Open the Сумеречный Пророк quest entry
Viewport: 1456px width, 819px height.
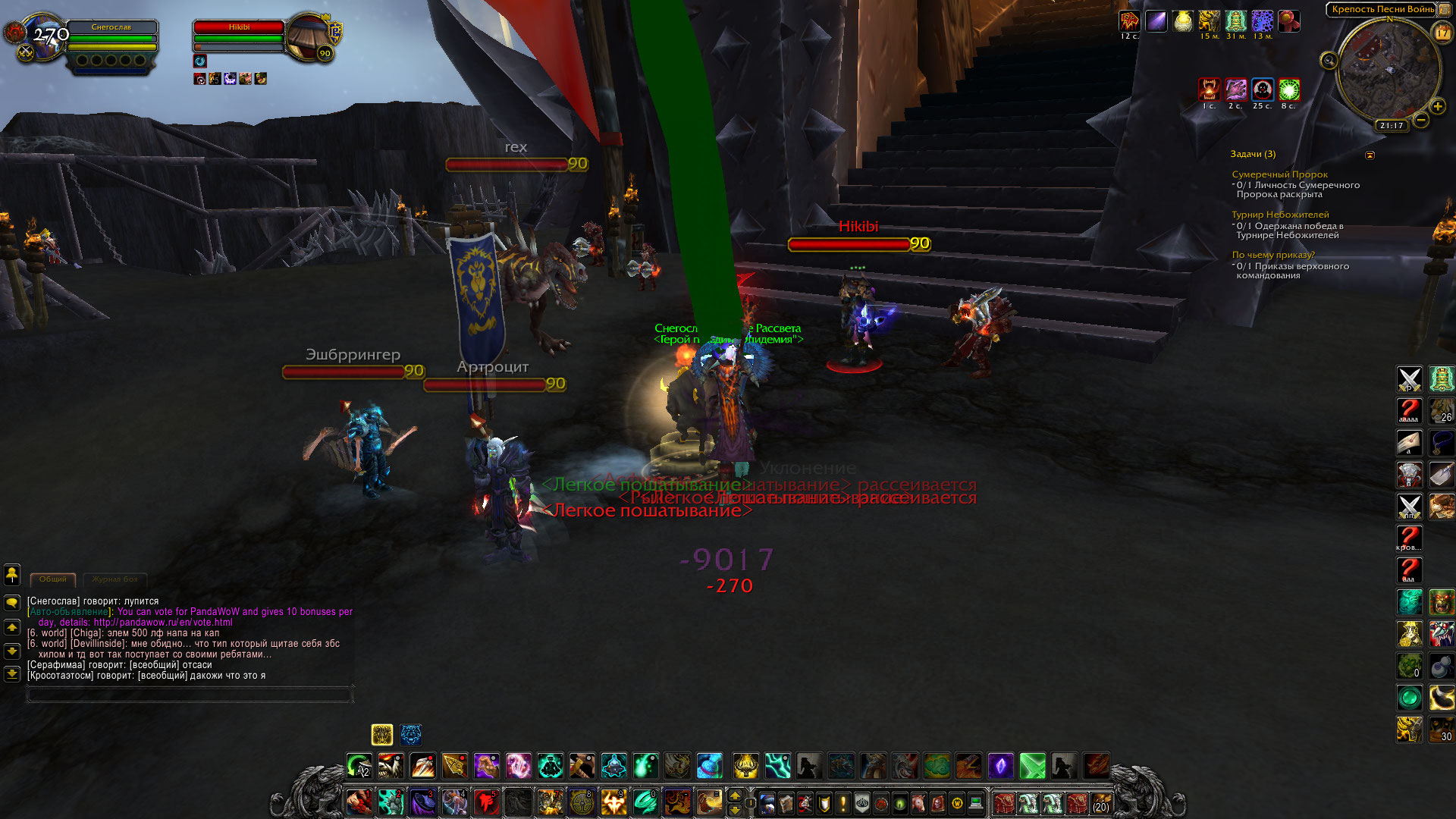click(1279, 174)
